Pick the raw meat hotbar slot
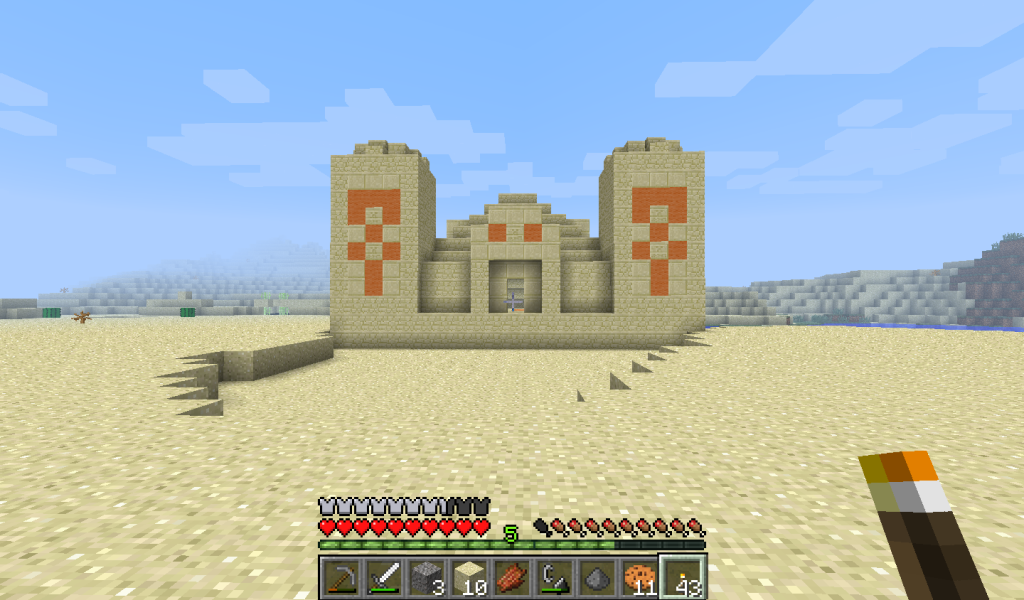 point(512,577)
